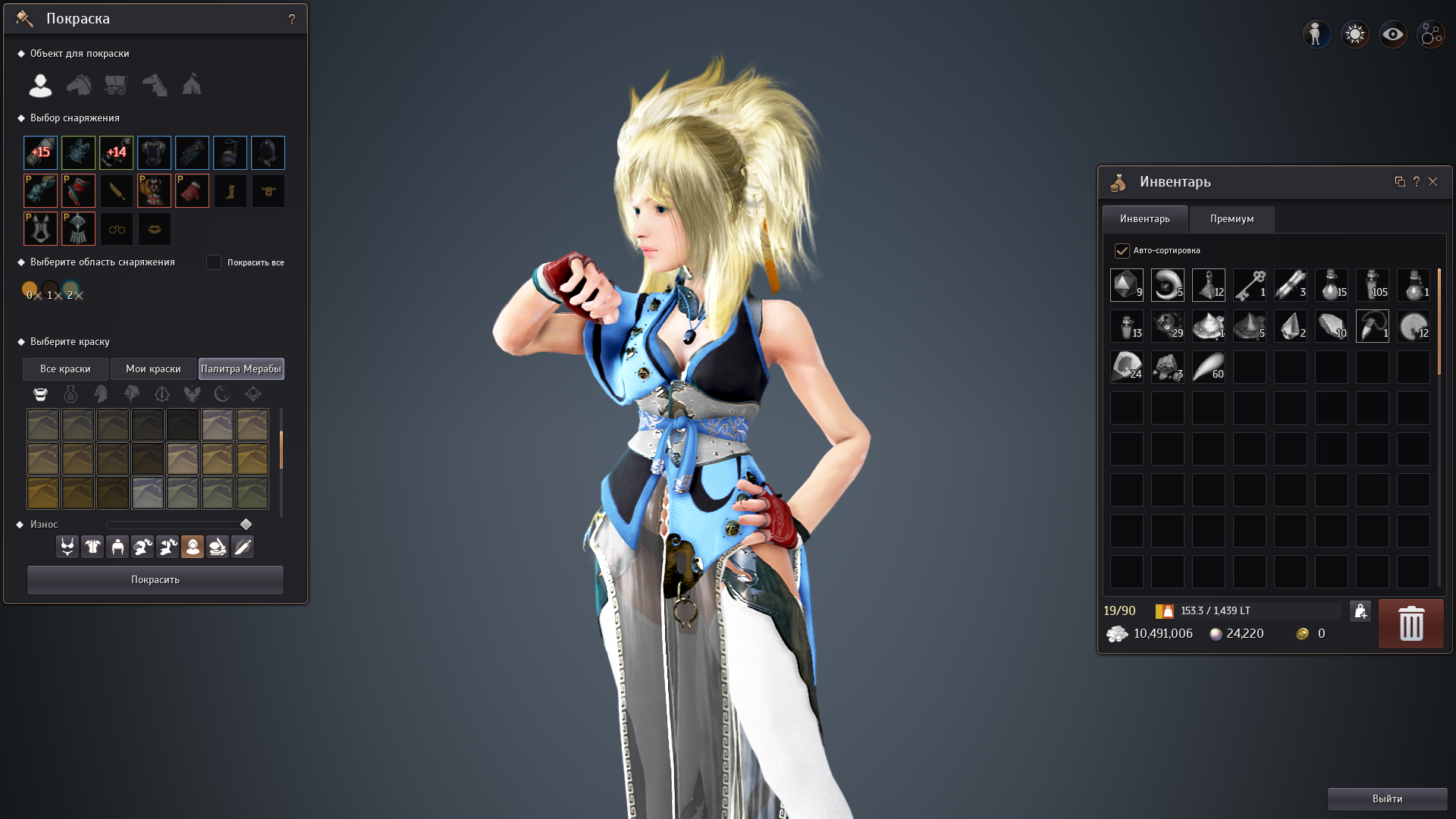Image resolution: width=1456 pixels, height=819 pixels.
Task: Click the eye icon in the top-right corner
Action: 1393,33
